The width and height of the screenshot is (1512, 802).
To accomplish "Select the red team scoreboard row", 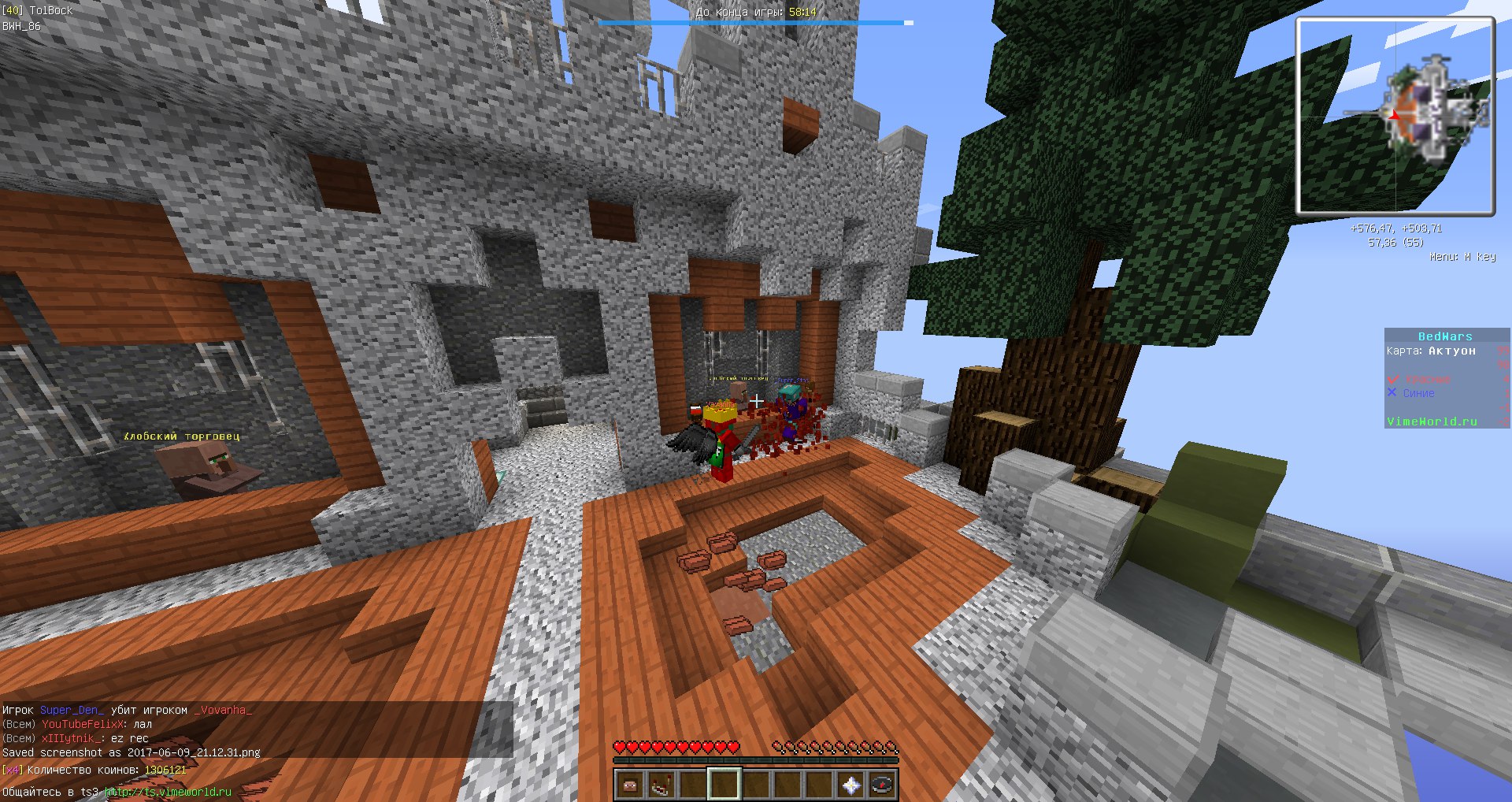I will point(1427,379).
